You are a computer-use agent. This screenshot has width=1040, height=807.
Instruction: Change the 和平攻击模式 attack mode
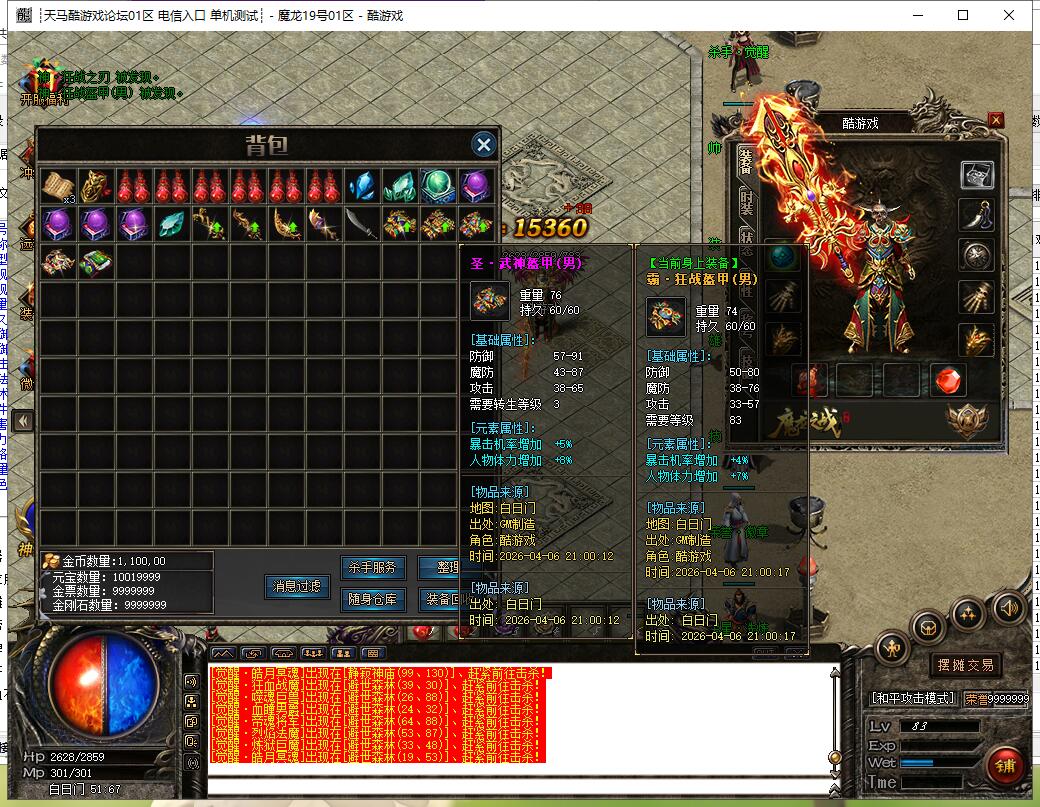click(x=913, y=698)
